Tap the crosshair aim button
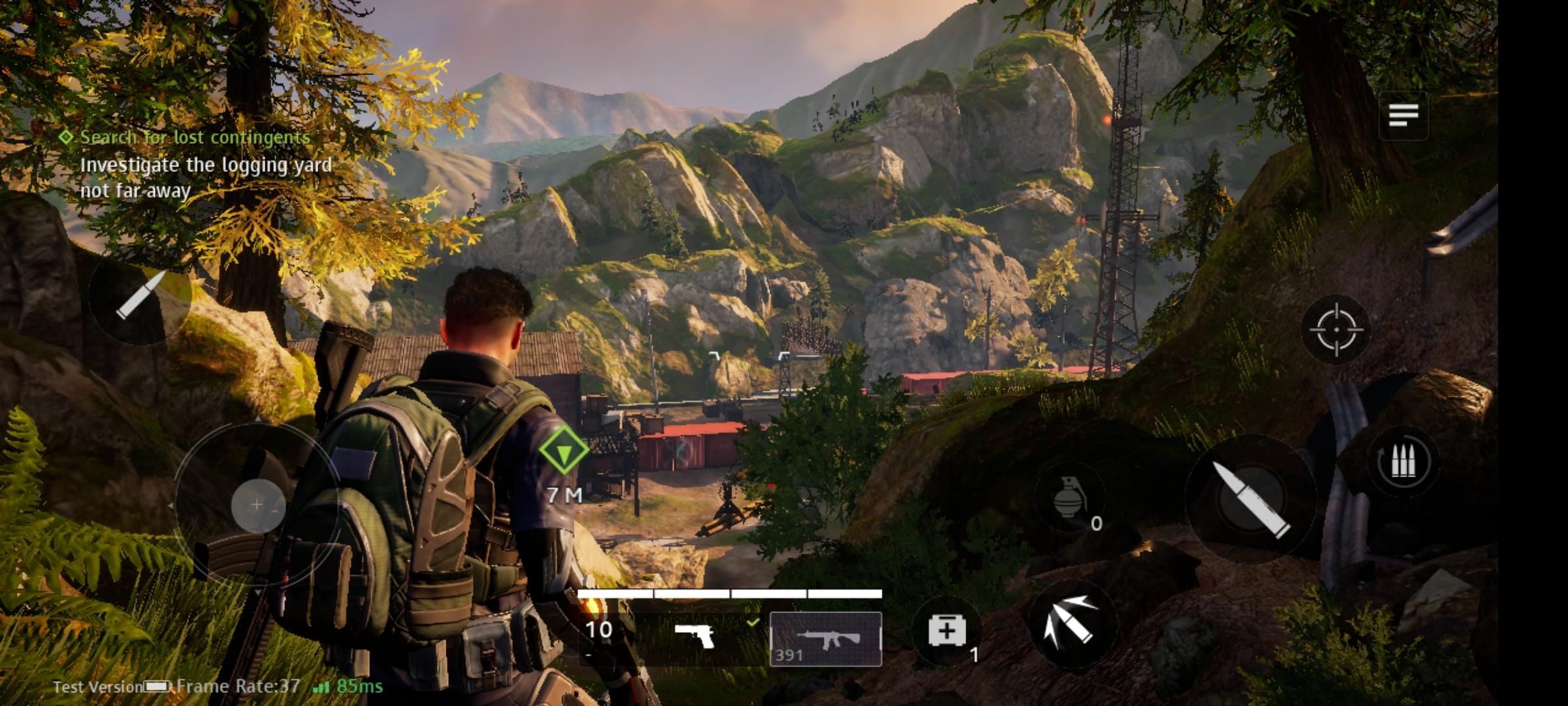This screenshot has width=1568, height=706. click(x=1336, y=329)
